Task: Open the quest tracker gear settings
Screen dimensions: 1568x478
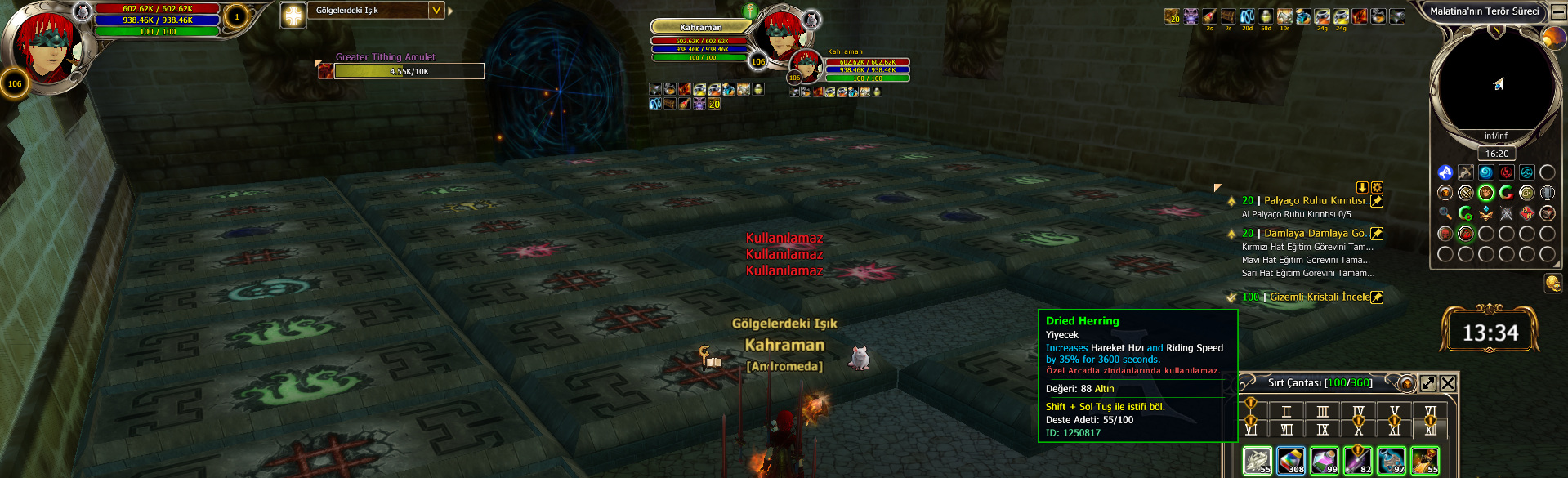Action: [x=1377, y=187]
